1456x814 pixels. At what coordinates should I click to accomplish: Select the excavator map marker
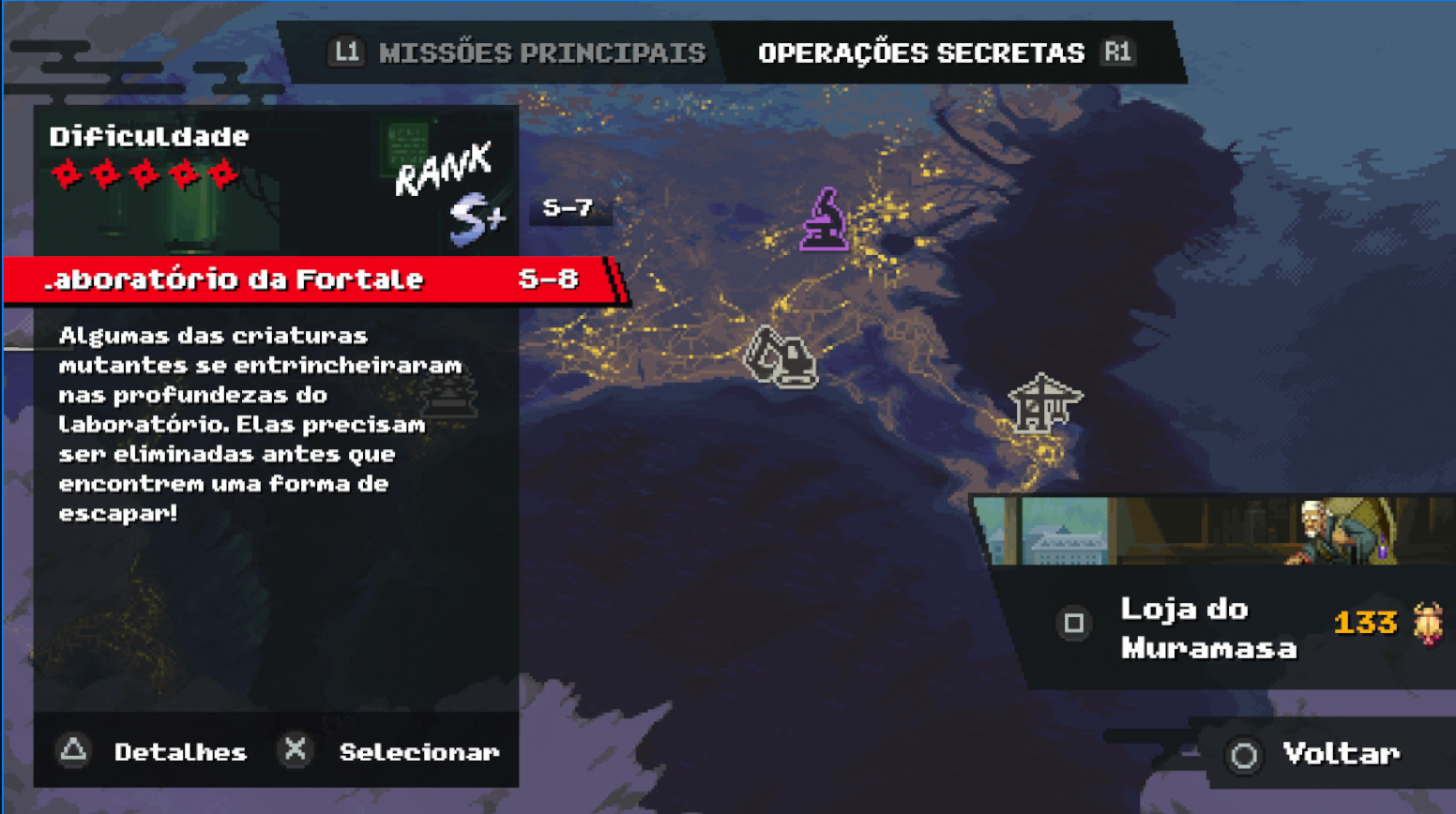781,357
